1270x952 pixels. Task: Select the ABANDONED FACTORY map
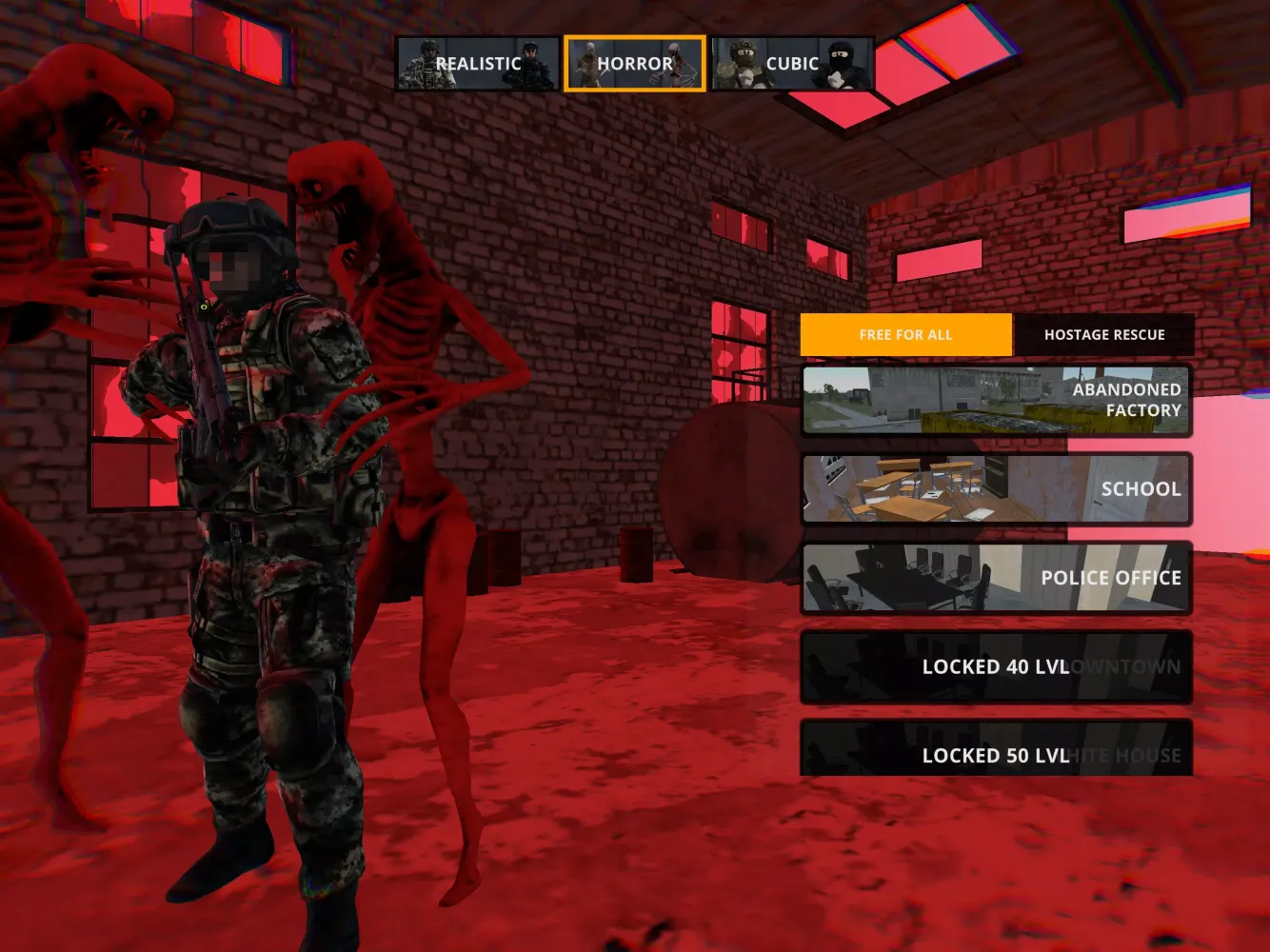(996, 400)
